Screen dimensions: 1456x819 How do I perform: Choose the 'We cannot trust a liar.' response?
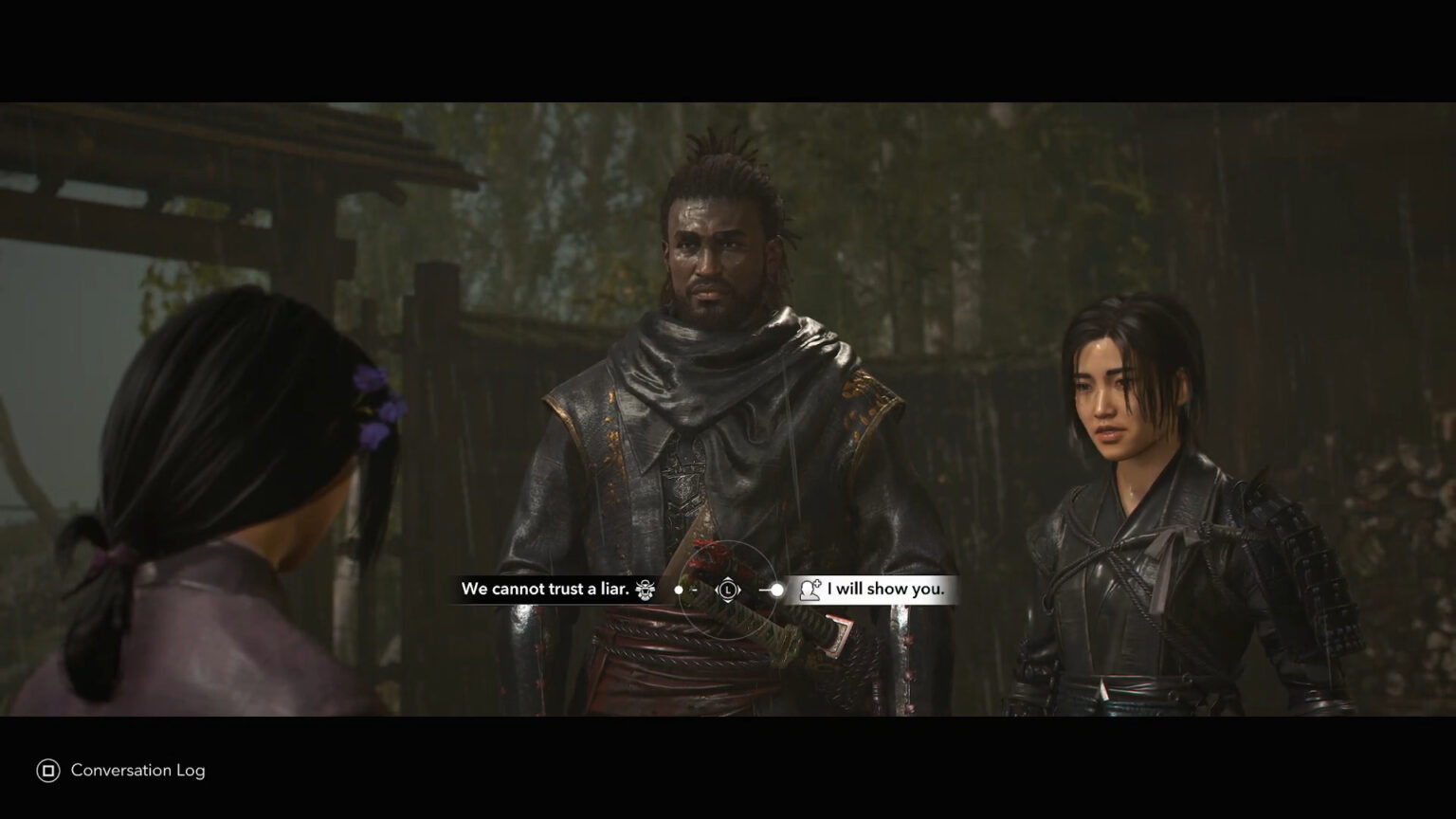click(x=547, y=590)
